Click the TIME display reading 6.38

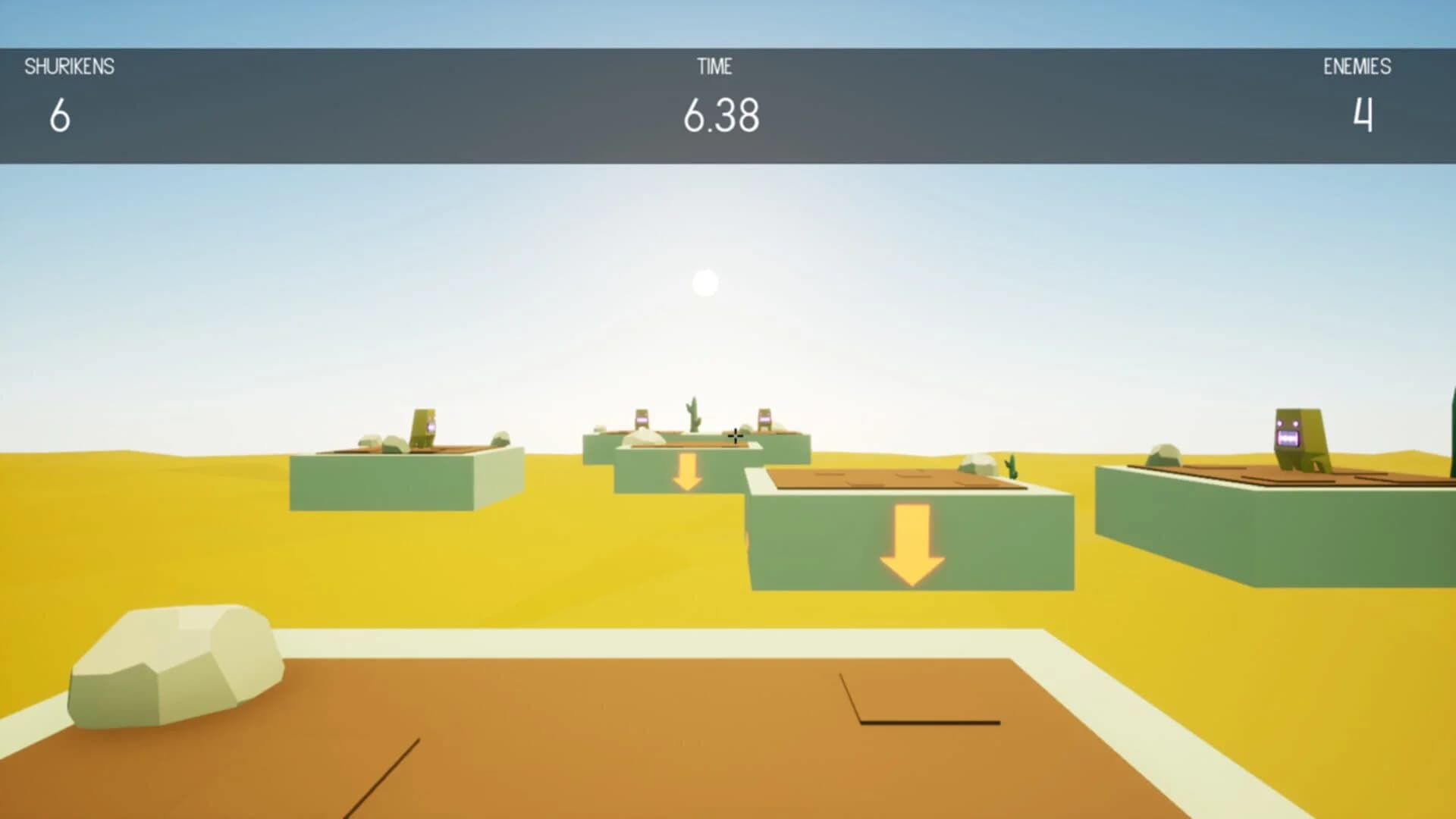point(720,114)
